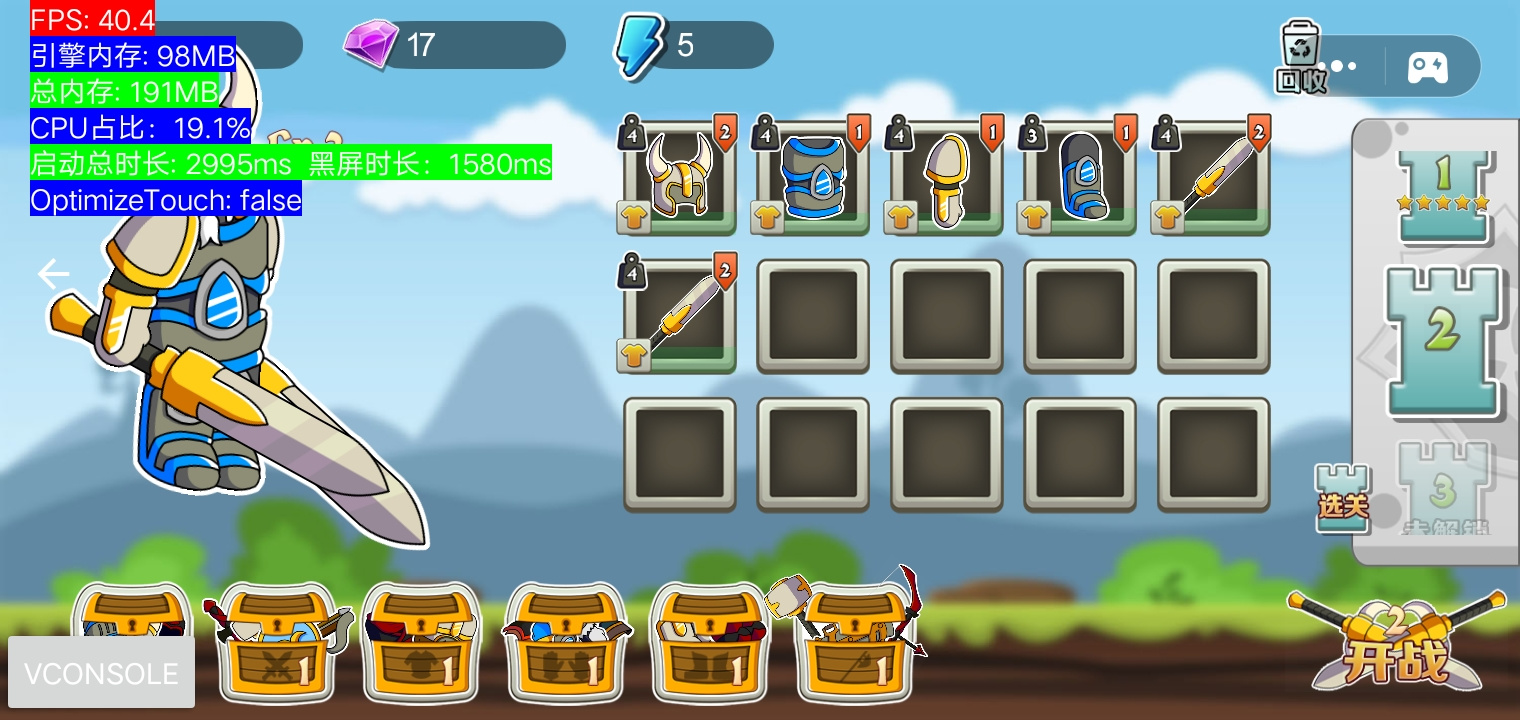
Task: Open the VCONSOLE debug panel
Action: [x=101, y=673]
